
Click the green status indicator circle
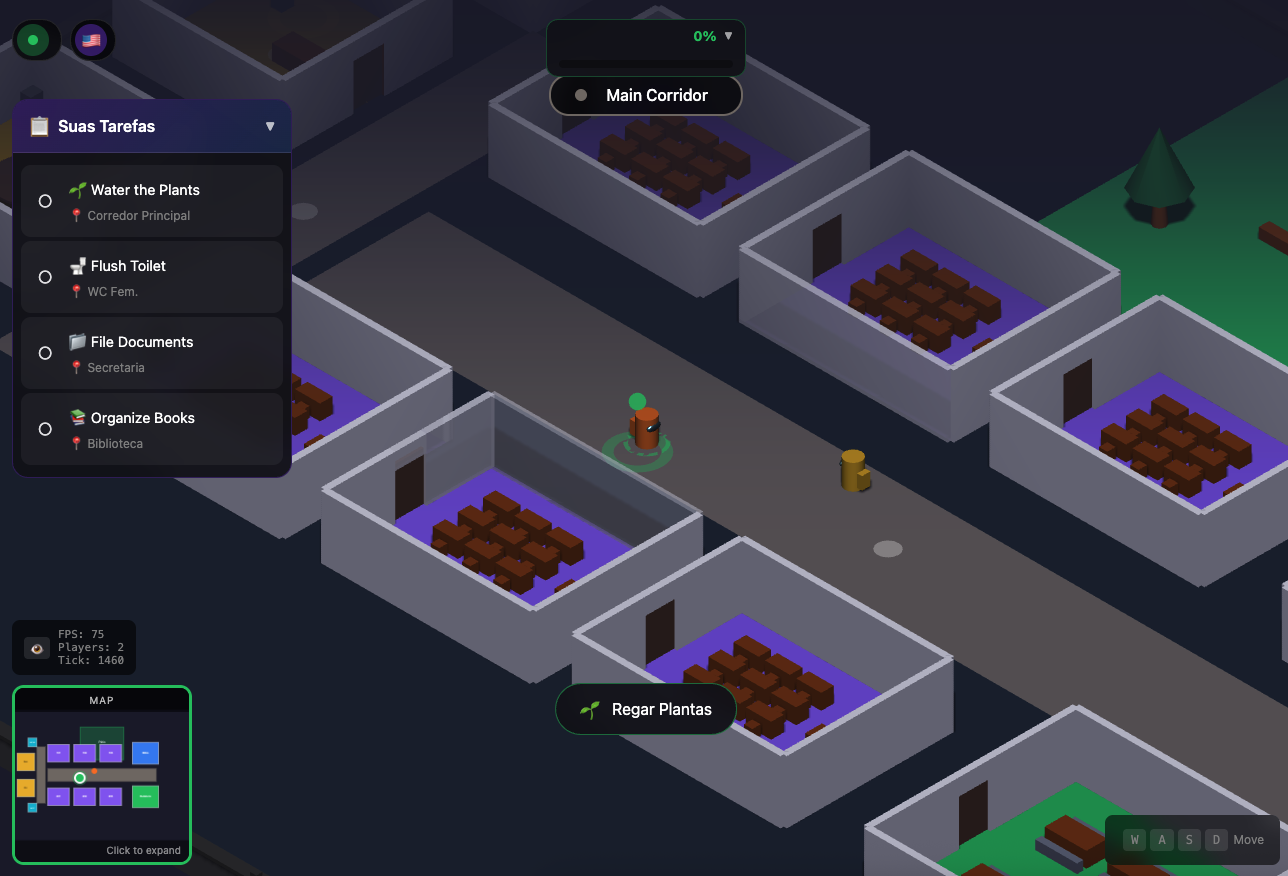click(x=33, y=40)
